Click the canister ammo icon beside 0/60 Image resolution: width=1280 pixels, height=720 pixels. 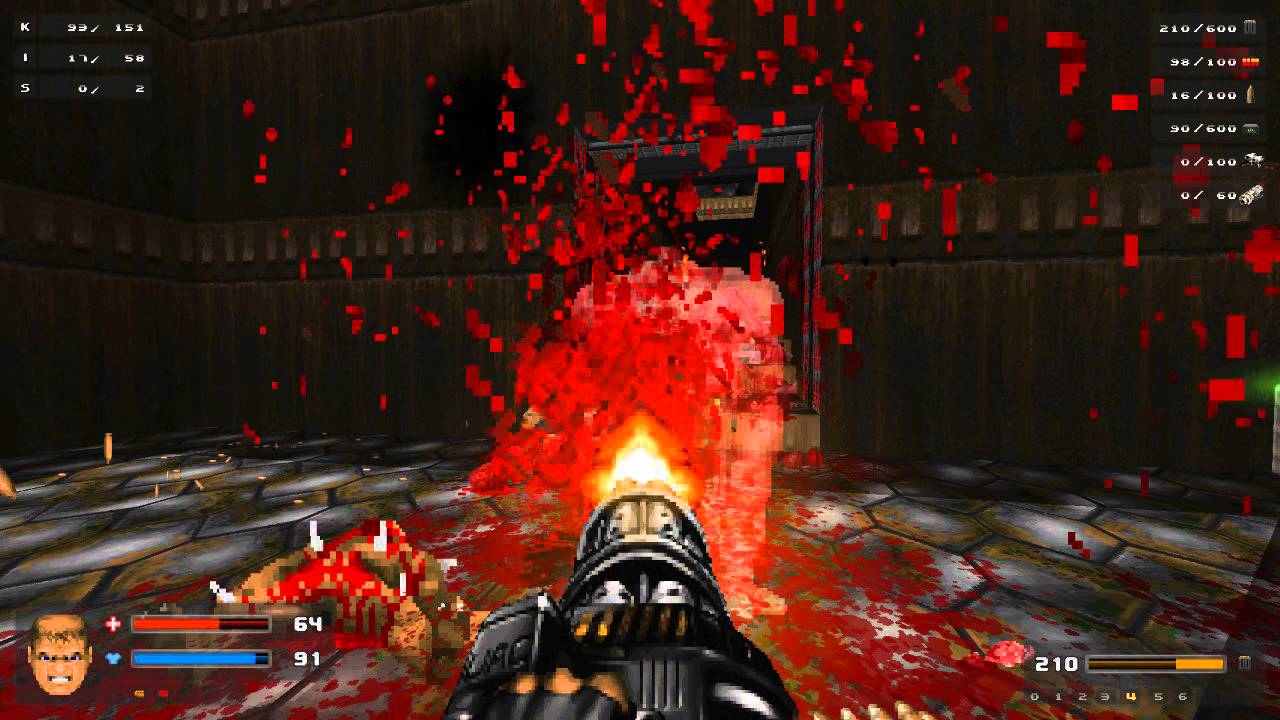pos(1250,195)
